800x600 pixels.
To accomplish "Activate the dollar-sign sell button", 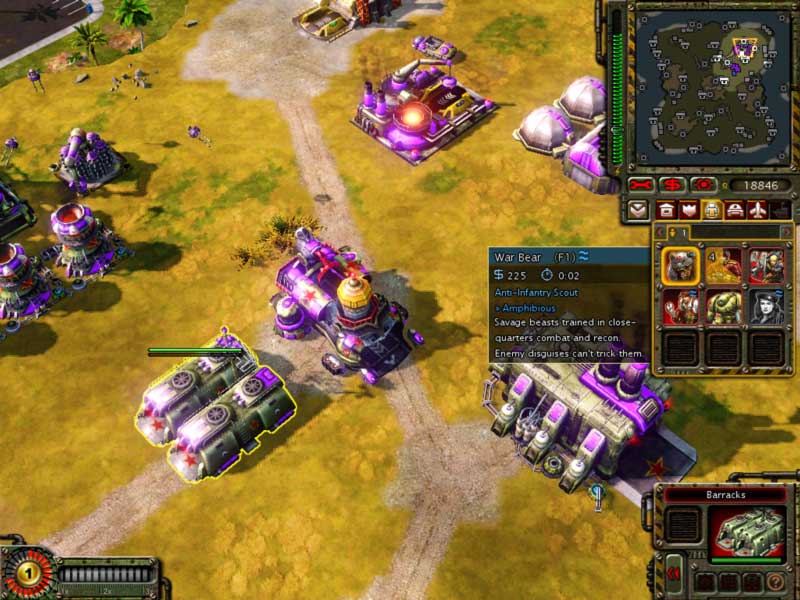I will pyautogui.click(x=673, y=185).
